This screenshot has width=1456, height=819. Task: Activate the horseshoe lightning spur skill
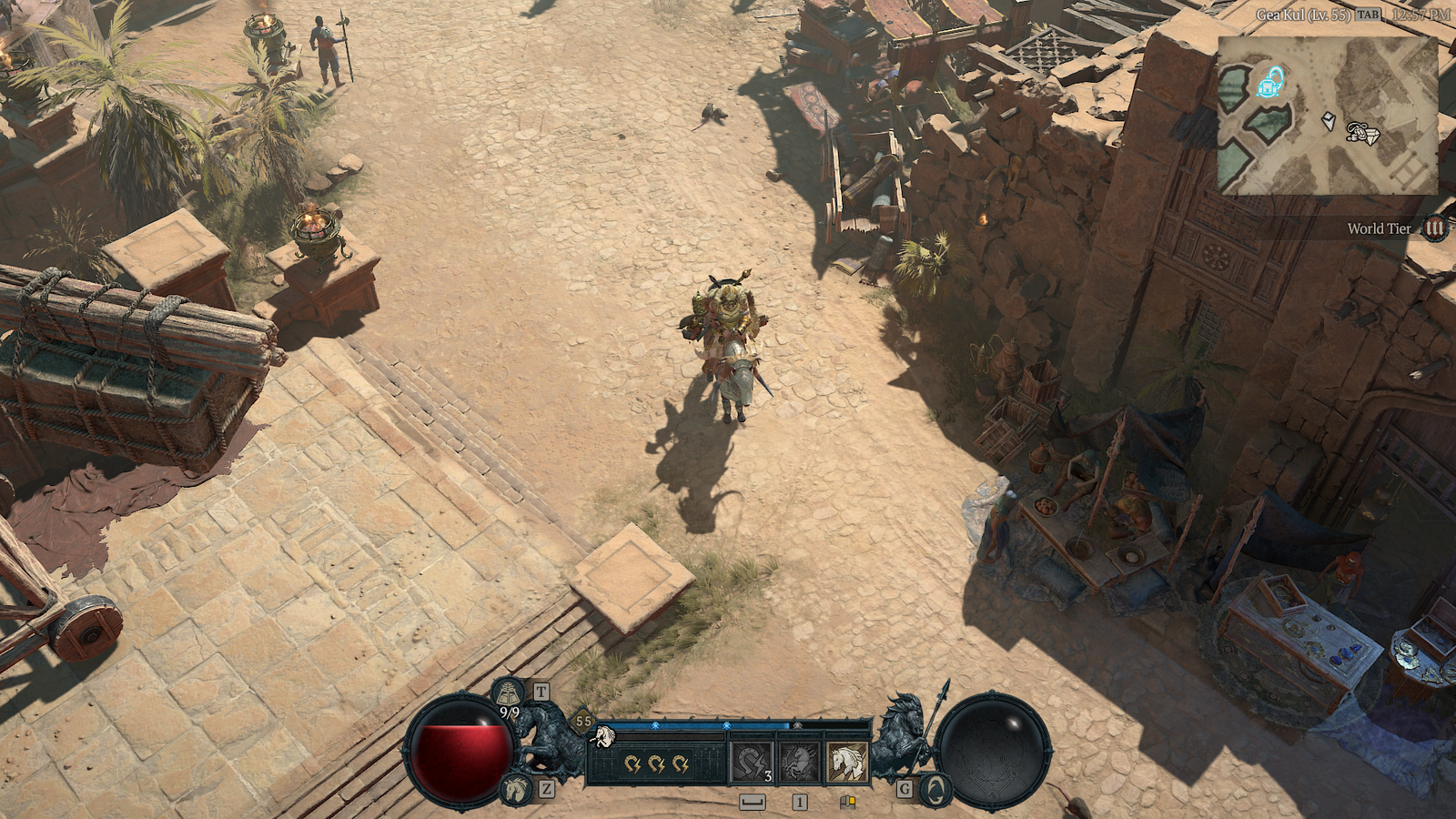[753, 763]
